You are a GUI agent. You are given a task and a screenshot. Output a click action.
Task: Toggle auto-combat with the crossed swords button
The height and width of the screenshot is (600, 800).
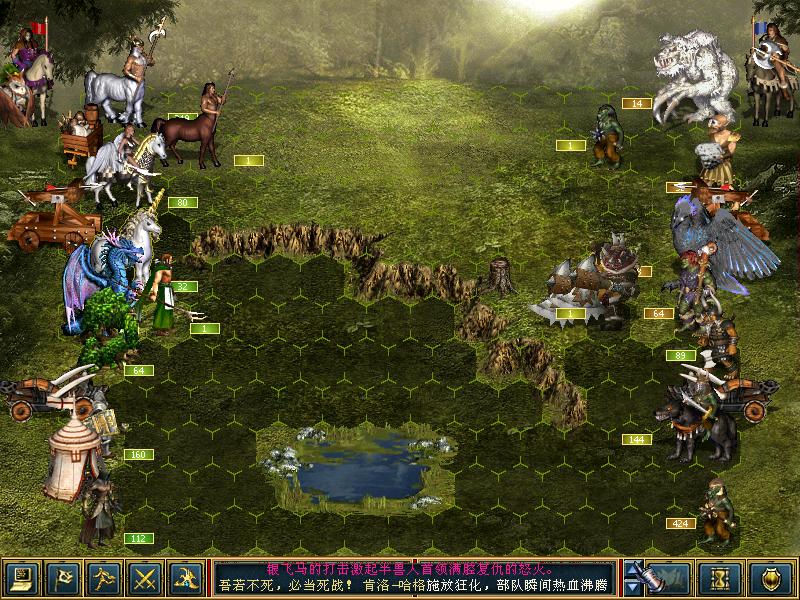click(x=146, y=577)
